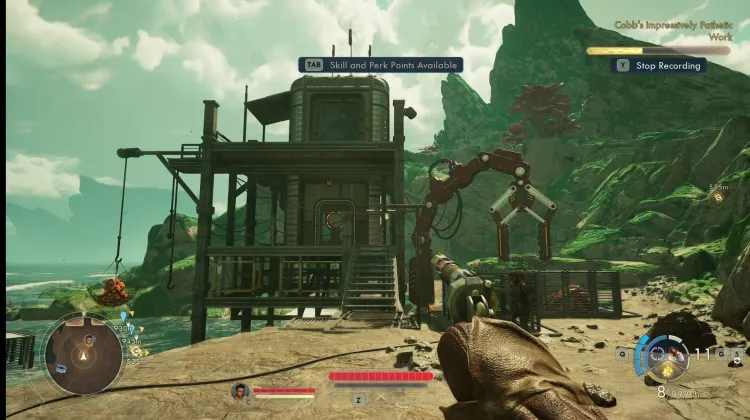
Task: Open the Skill and Perk Points Available notice
Action: (380, 65)
